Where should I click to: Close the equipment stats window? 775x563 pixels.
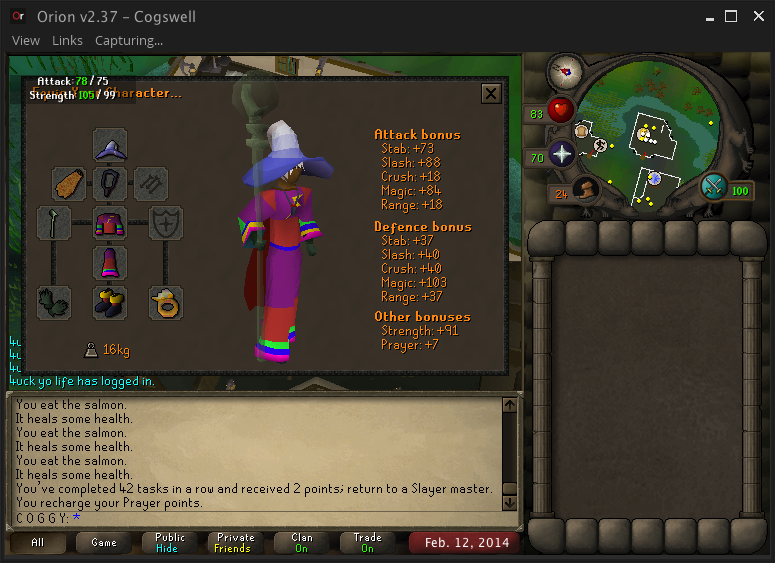point(491,94)
